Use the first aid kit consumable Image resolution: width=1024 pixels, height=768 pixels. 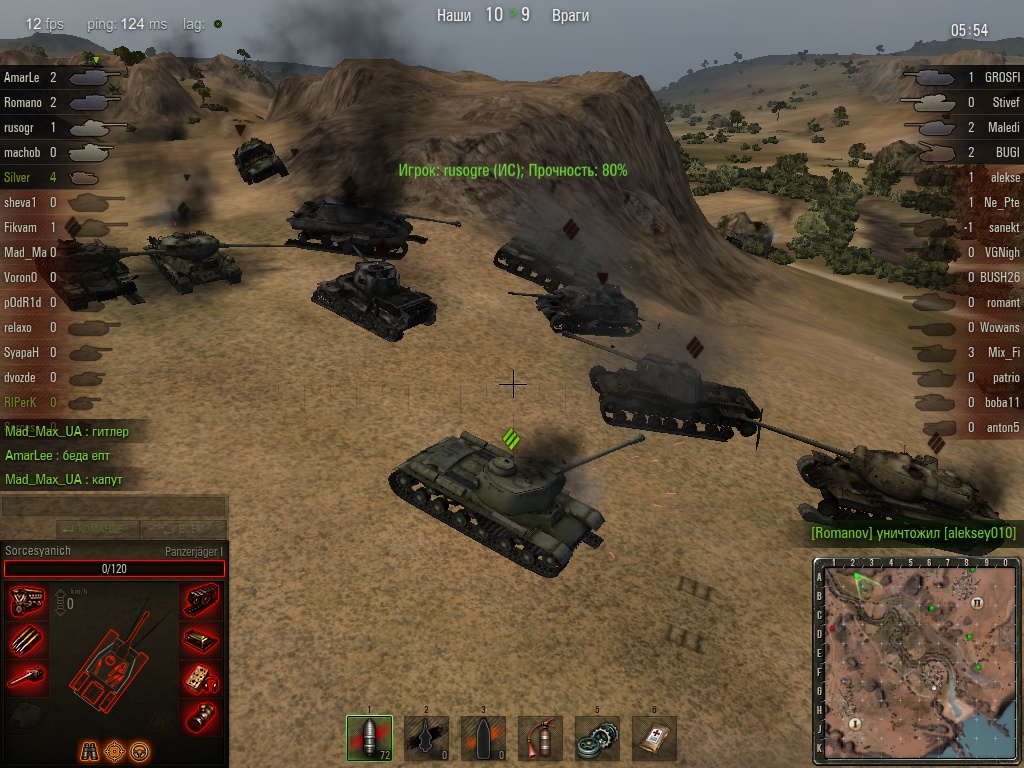[655, 738]
